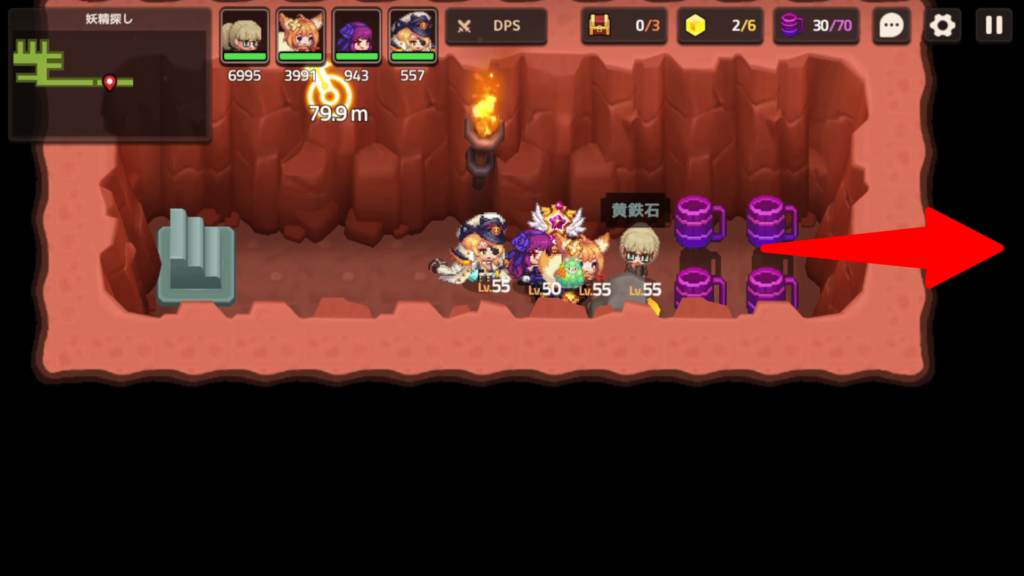Open settings with the gear icon
1024x576 pixels.
[x=942, y=26]
